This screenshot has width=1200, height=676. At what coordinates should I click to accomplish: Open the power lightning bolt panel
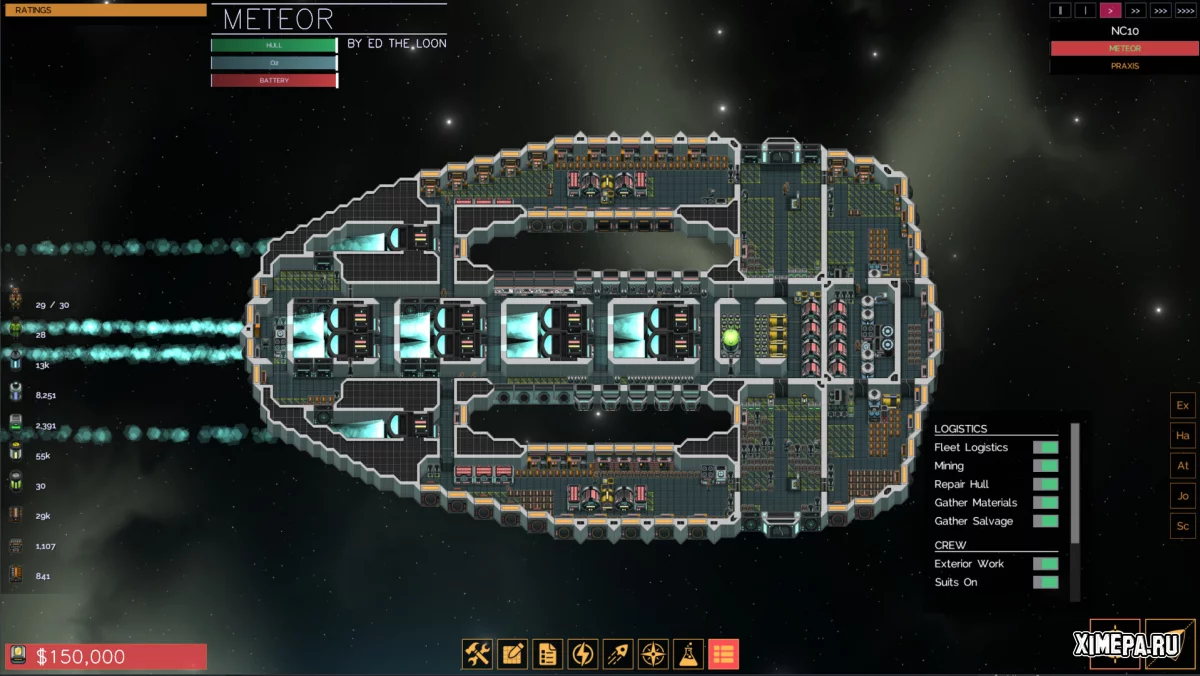(x=582, y=654)
